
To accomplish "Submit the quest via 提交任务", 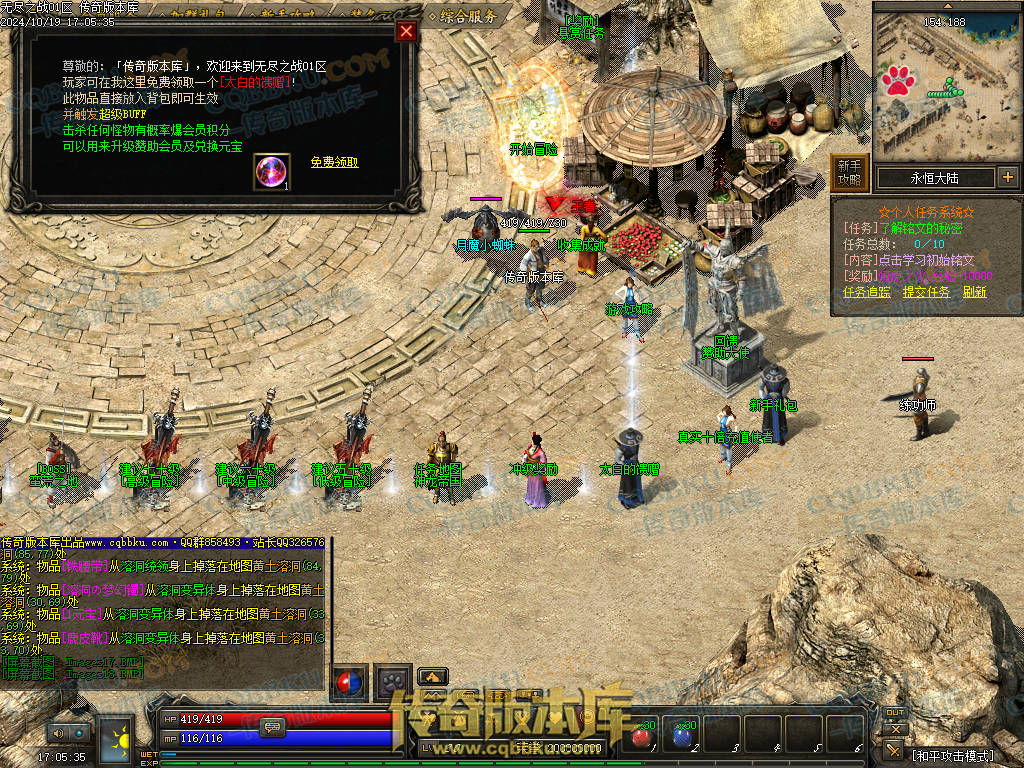I will (926, 292).
